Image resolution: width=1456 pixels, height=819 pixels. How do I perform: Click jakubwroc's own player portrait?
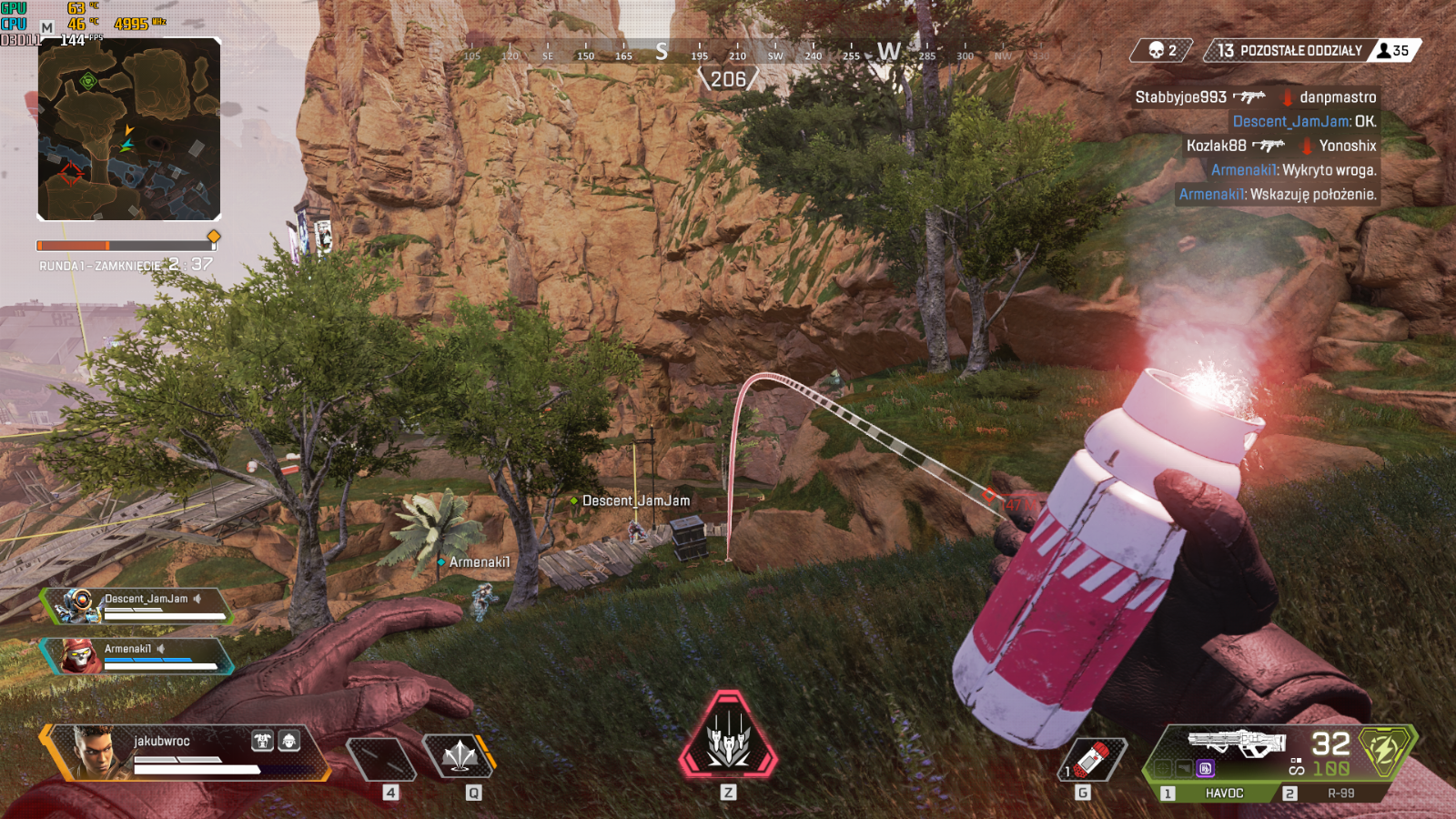[x=96, y=752]
